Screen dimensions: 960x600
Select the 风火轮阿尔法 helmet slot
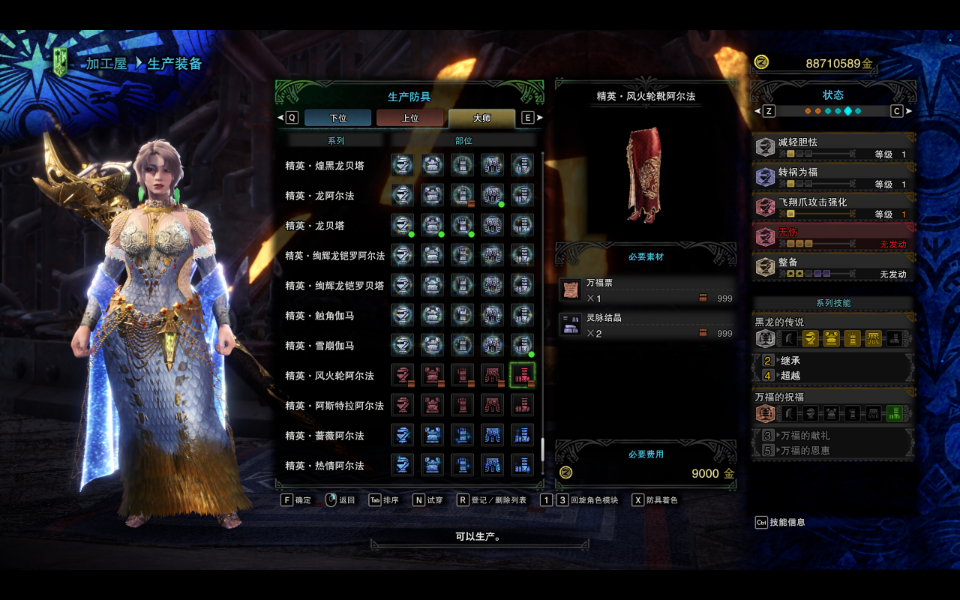point(402,376)
